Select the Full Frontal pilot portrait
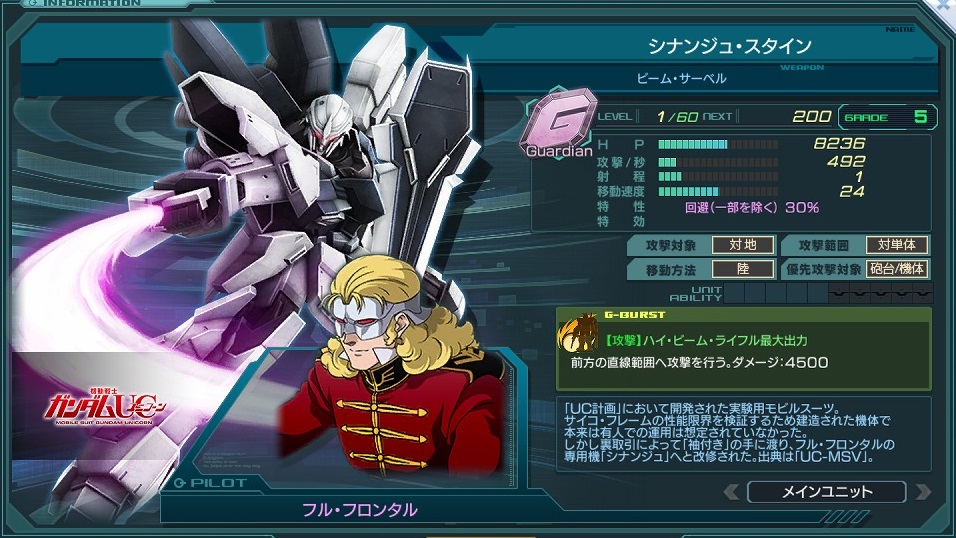 [x=395, y=365]
